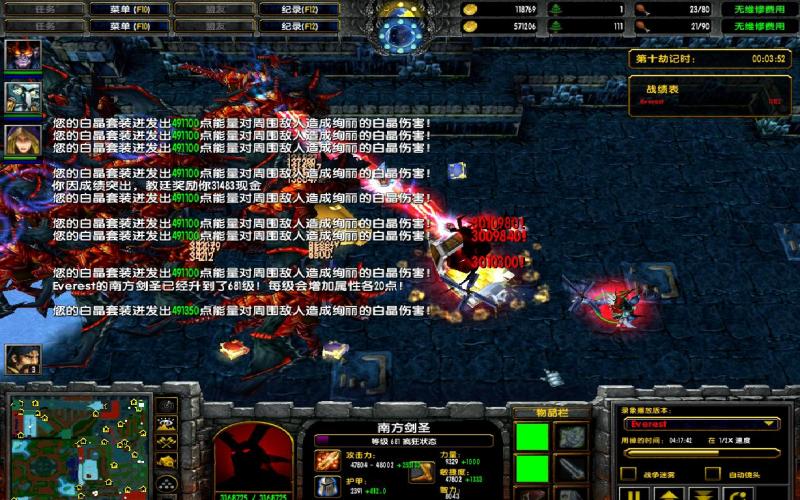Select the armored knight hero portrait
This screenshot has width=800, height=500.
point(19,97)
